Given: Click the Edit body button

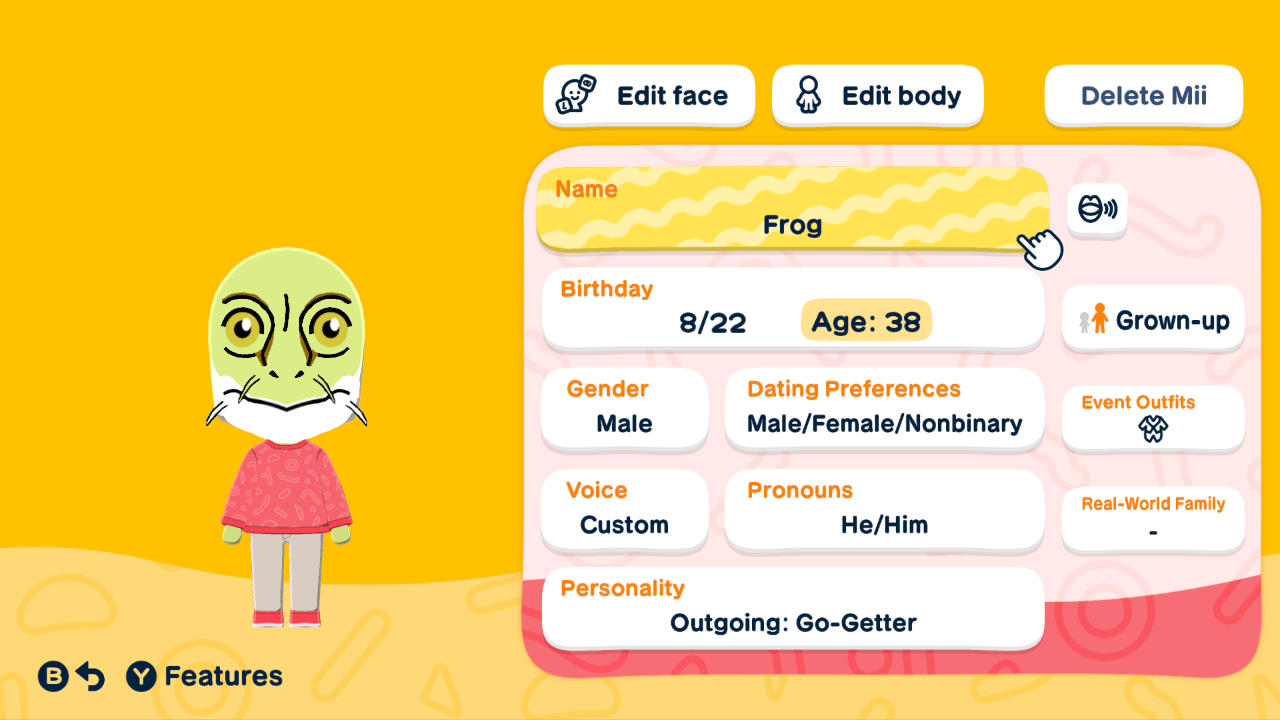Looking at the screenshot, I should (877, 94).
